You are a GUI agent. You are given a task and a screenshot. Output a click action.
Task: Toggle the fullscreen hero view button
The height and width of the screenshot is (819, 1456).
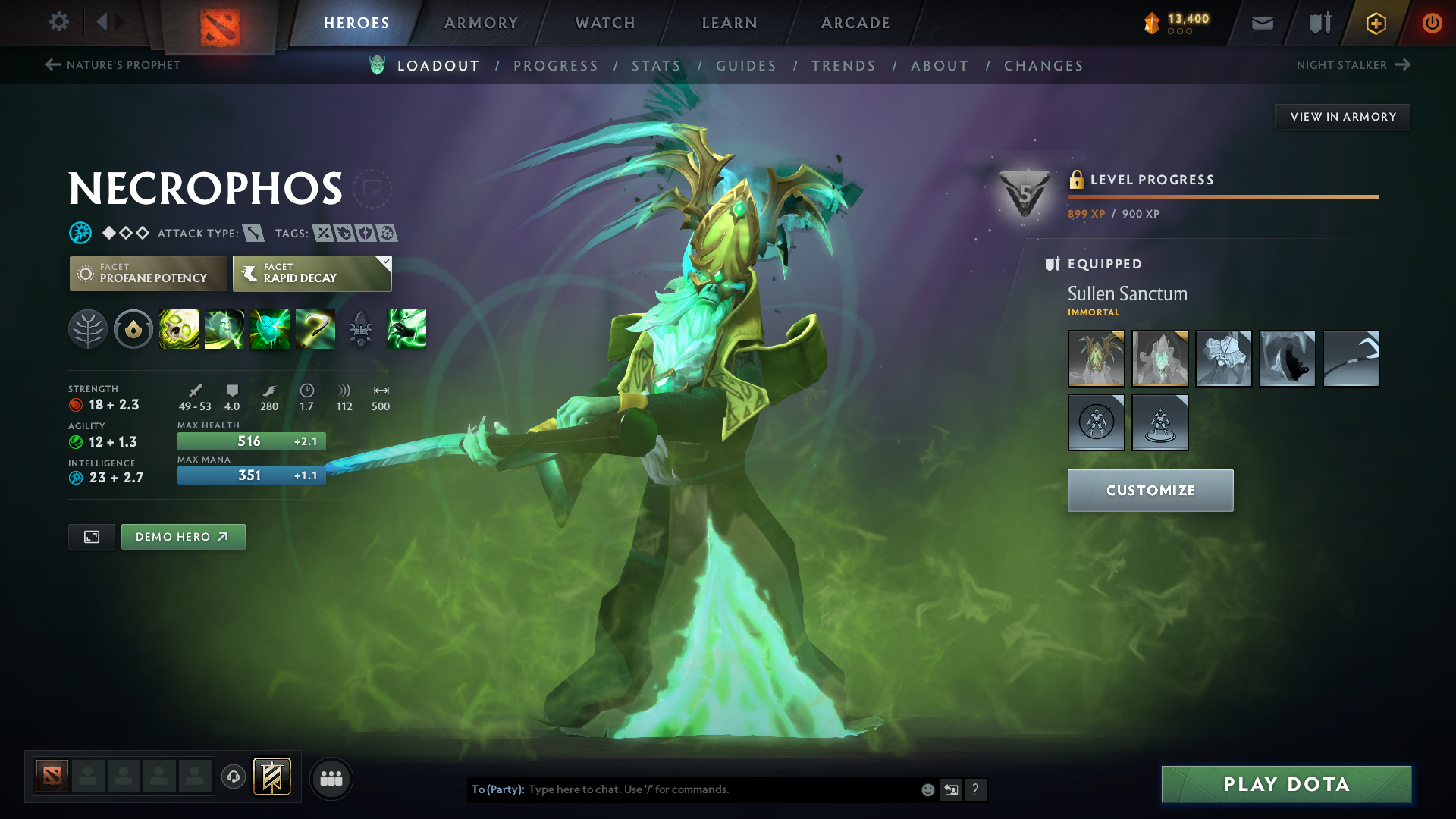tap(92, 537)
